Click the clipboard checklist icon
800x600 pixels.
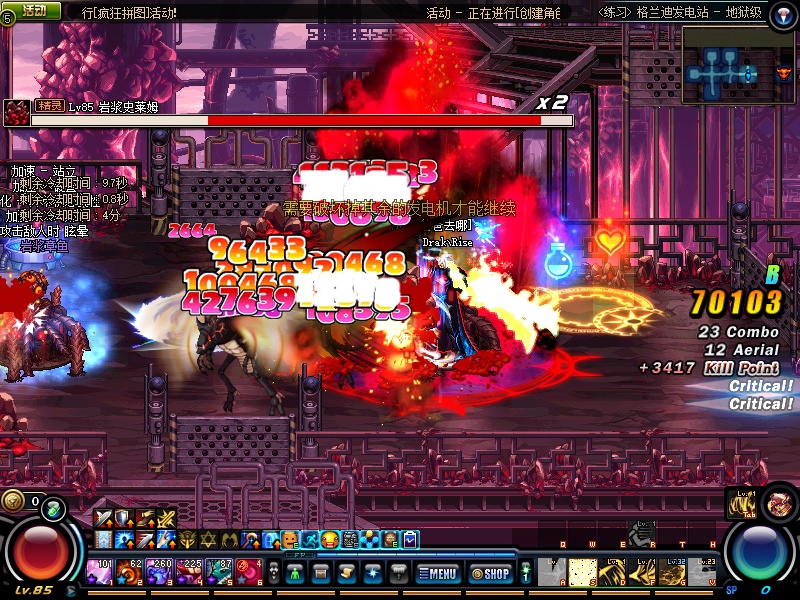pyautogui.click(x=410, y=540)
